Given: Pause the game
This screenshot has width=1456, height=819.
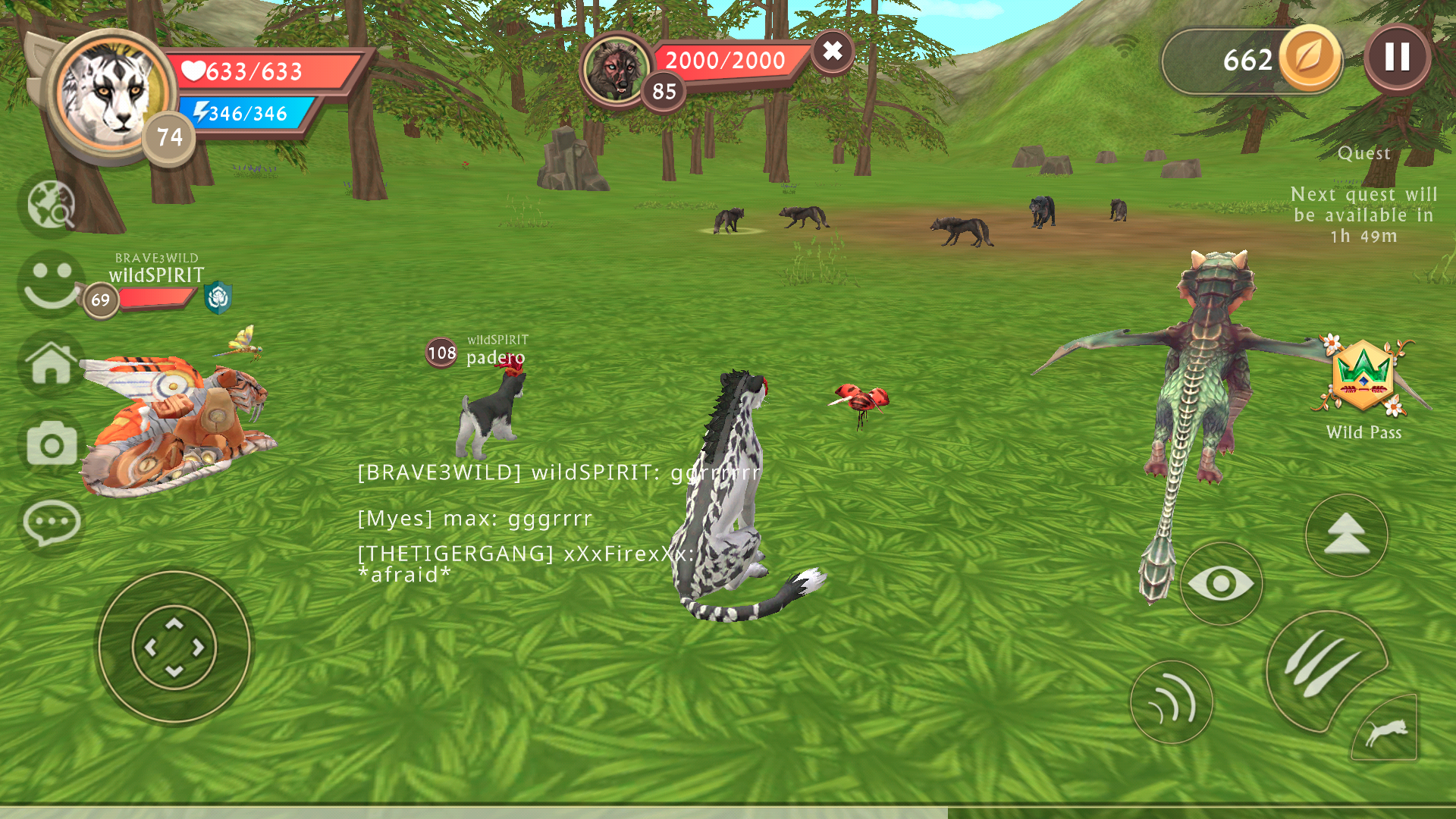Looking at the screenshot, I should (x=1397, y=58).
